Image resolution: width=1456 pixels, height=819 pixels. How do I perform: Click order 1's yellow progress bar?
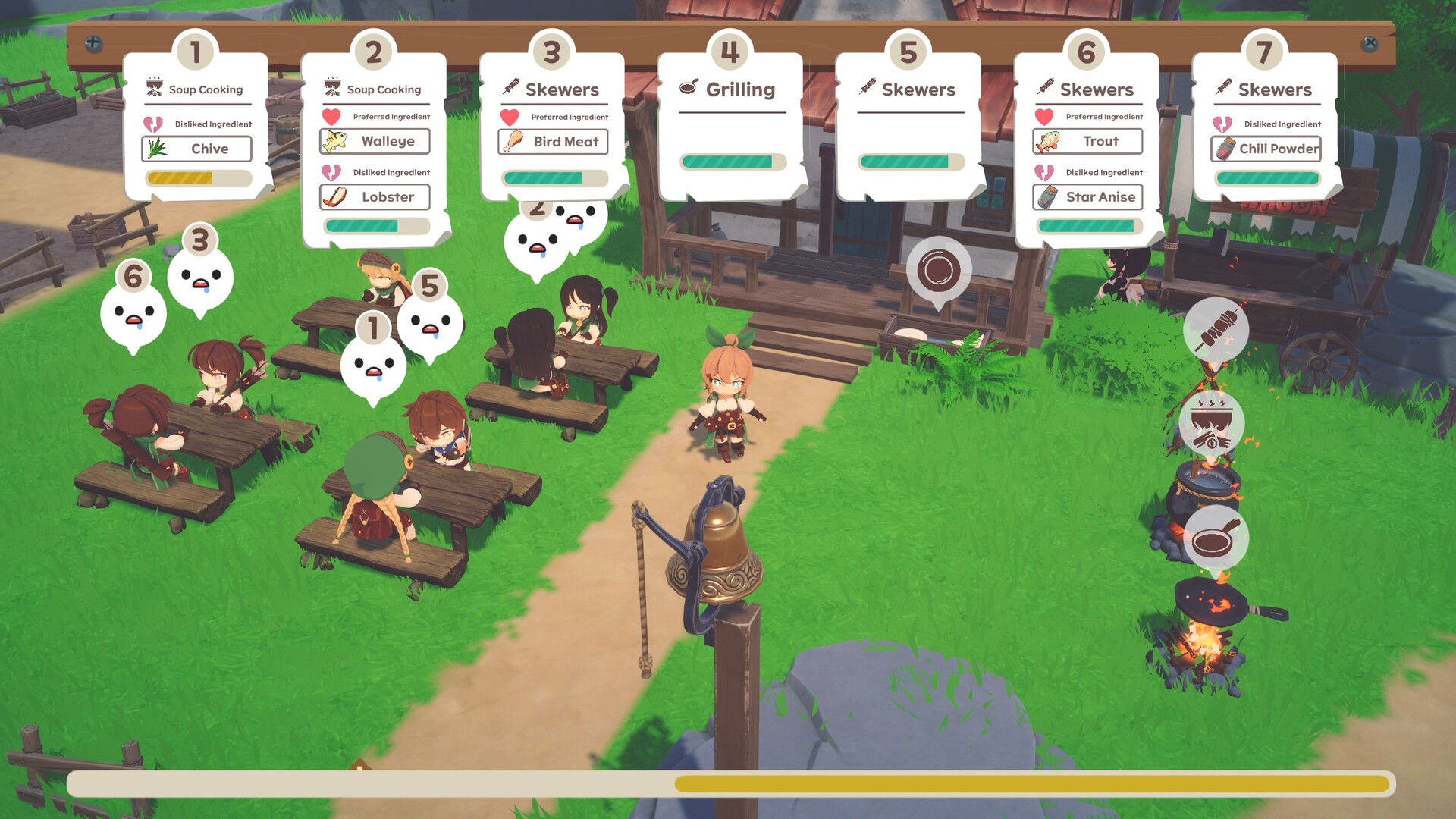point(198,178)
